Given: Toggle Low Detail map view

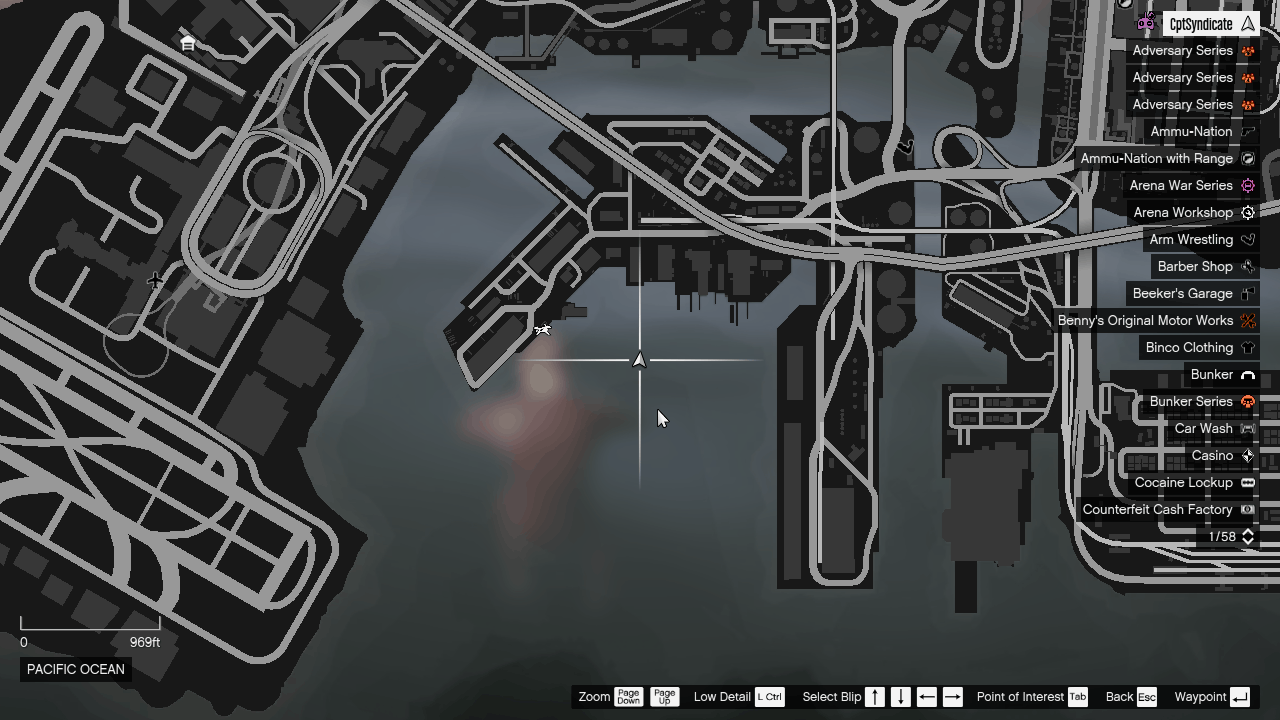Looking at the screenshot, I should [x=768, y=697].
